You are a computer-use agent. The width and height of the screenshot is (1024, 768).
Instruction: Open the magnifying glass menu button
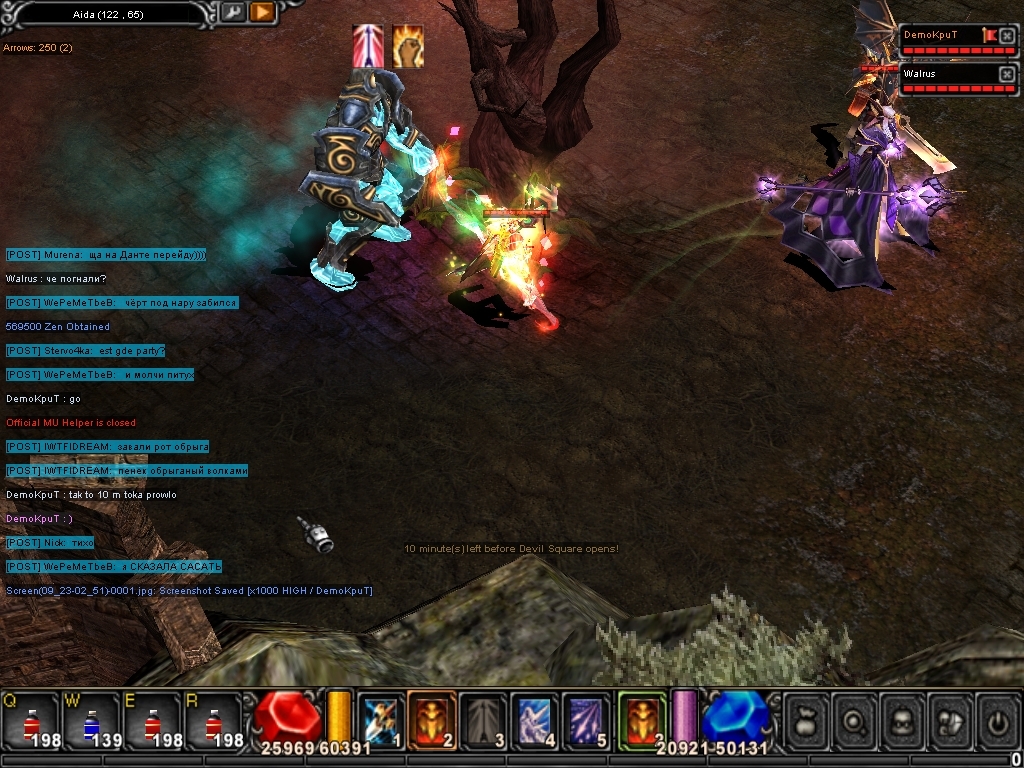pos(854,720)
